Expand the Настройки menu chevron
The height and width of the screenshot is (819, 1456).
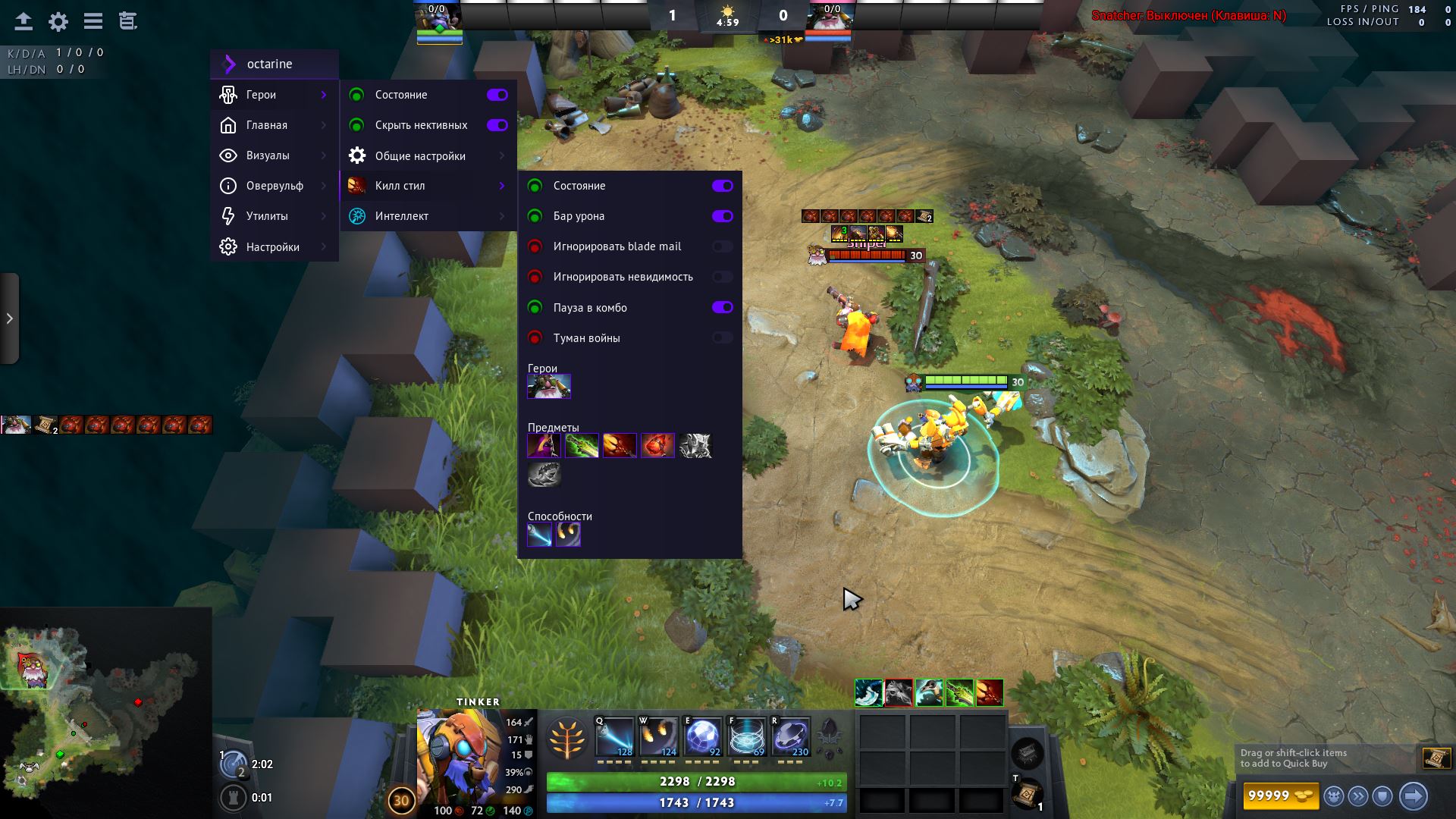(x=326, y=246)
